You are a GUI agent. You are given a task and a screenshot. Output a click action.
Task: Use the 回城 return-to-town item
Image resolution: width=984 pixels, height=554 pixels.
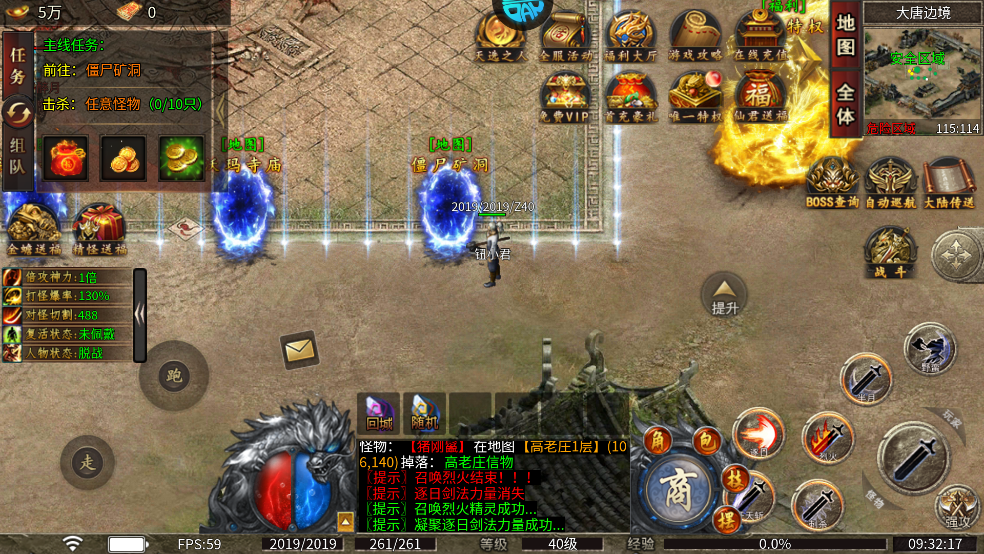379,412
